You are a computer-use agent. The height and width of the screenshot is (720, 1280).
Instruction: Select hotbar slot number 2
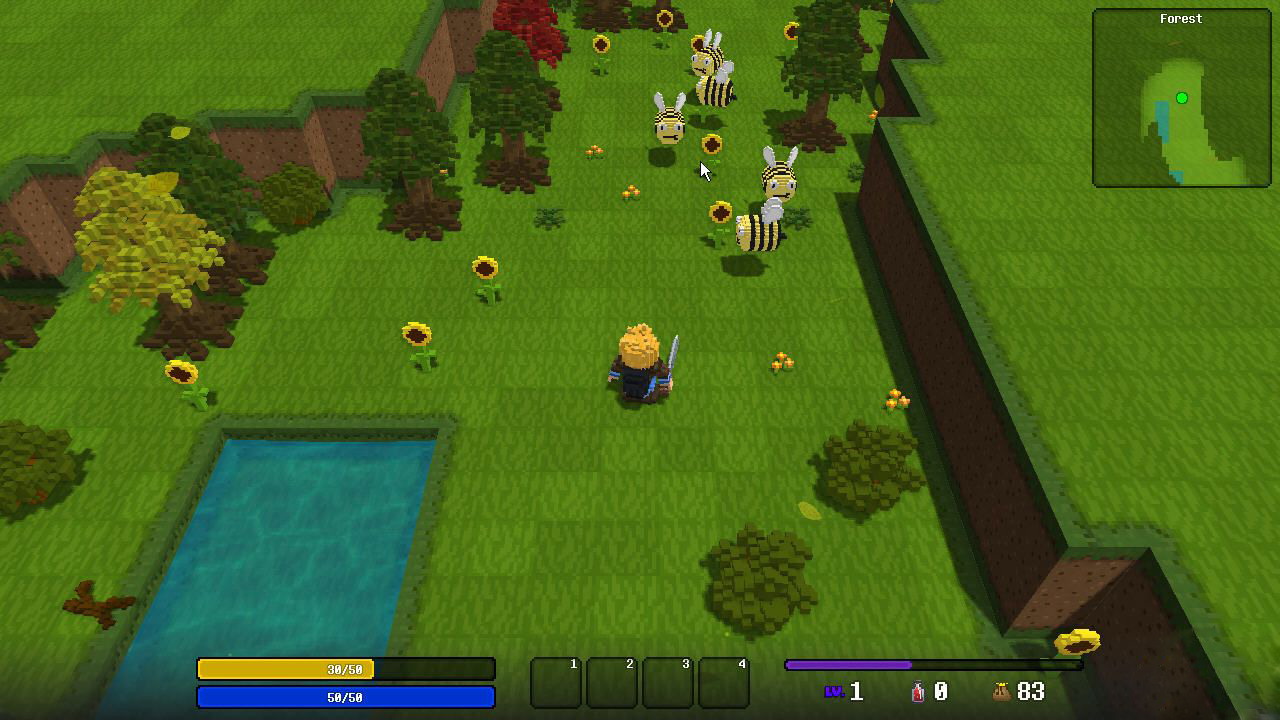click(x=612, y=683)
